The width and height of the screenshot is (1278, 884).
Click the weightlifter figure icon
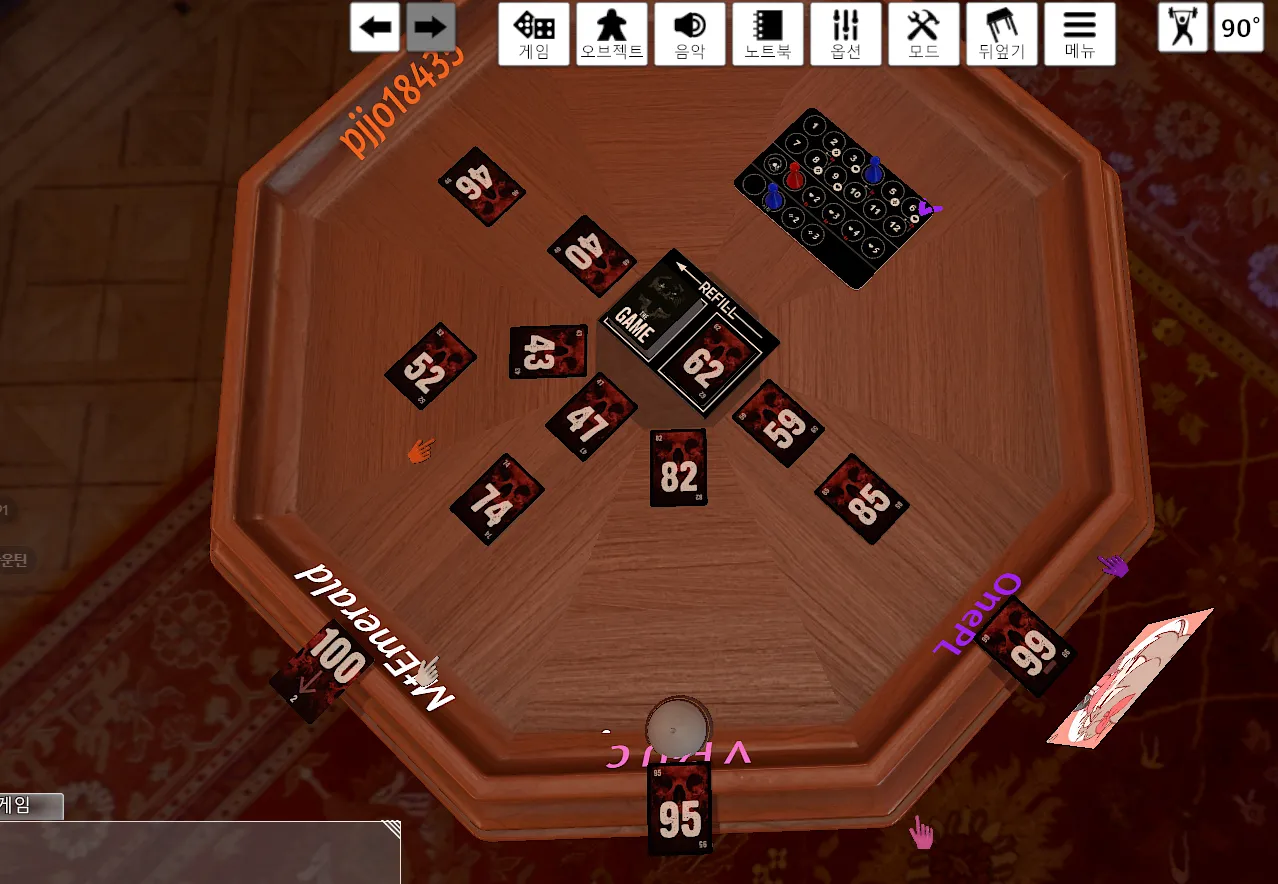[x=1183, y=28]
